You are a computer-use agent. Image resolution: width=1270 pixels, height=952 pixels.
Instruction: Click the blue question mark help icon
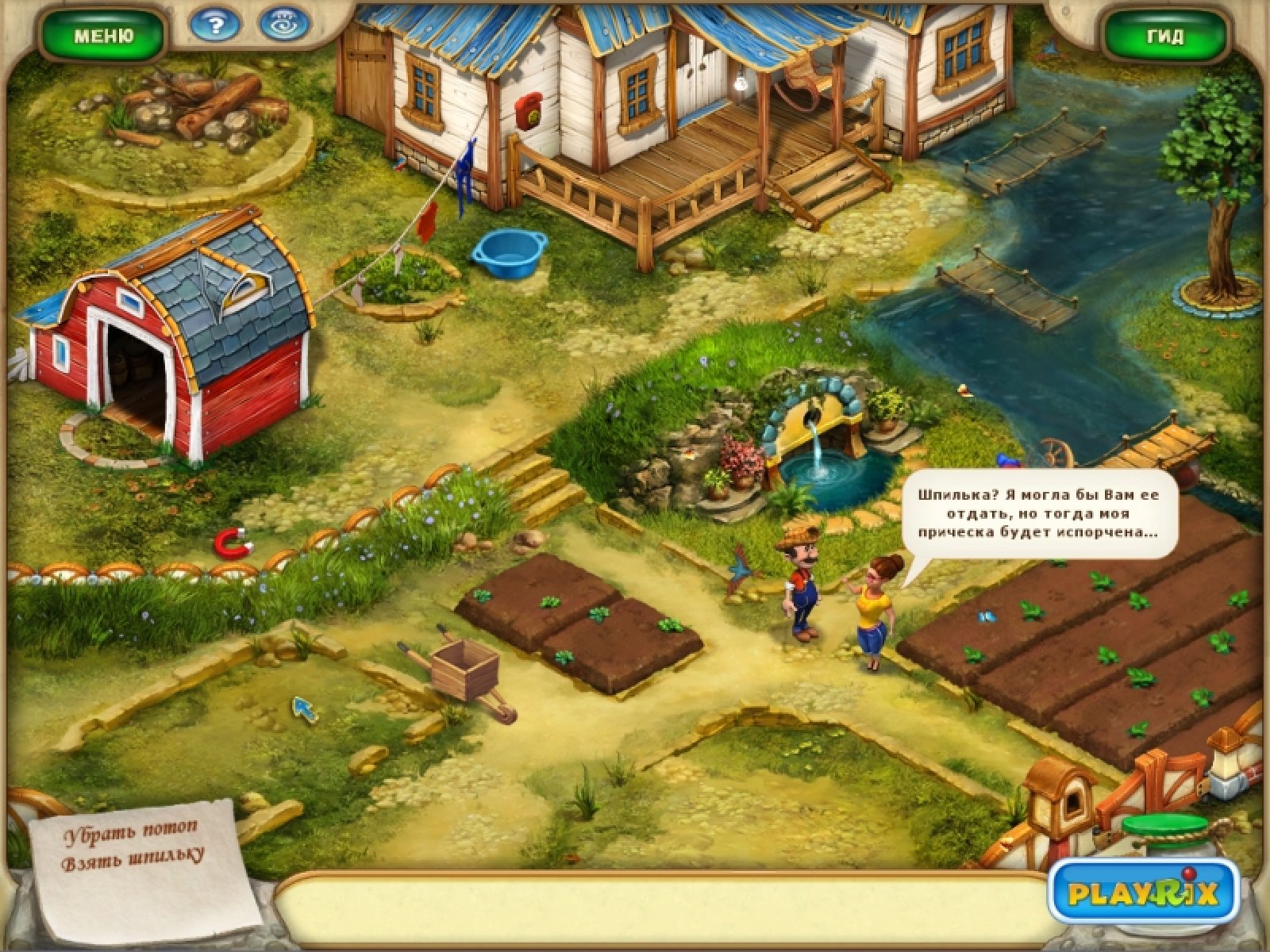tap(215, 26)
